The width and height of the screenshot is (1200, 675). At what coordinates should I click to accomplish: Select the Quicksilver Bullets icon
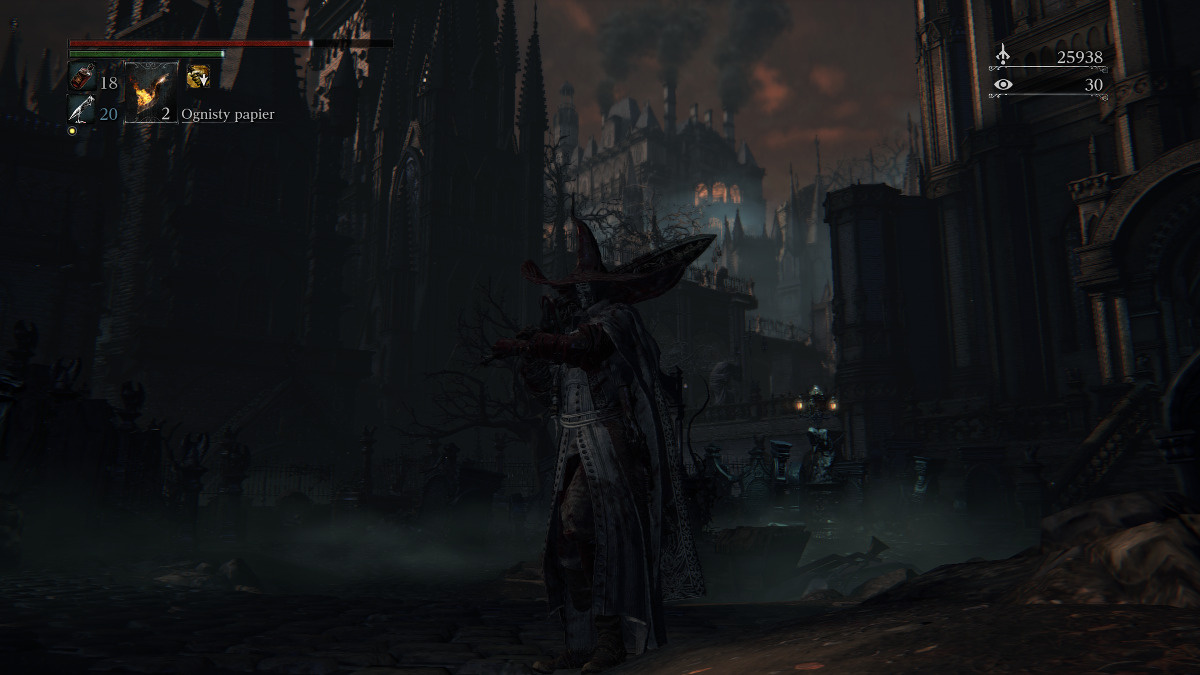click(81, 109)
